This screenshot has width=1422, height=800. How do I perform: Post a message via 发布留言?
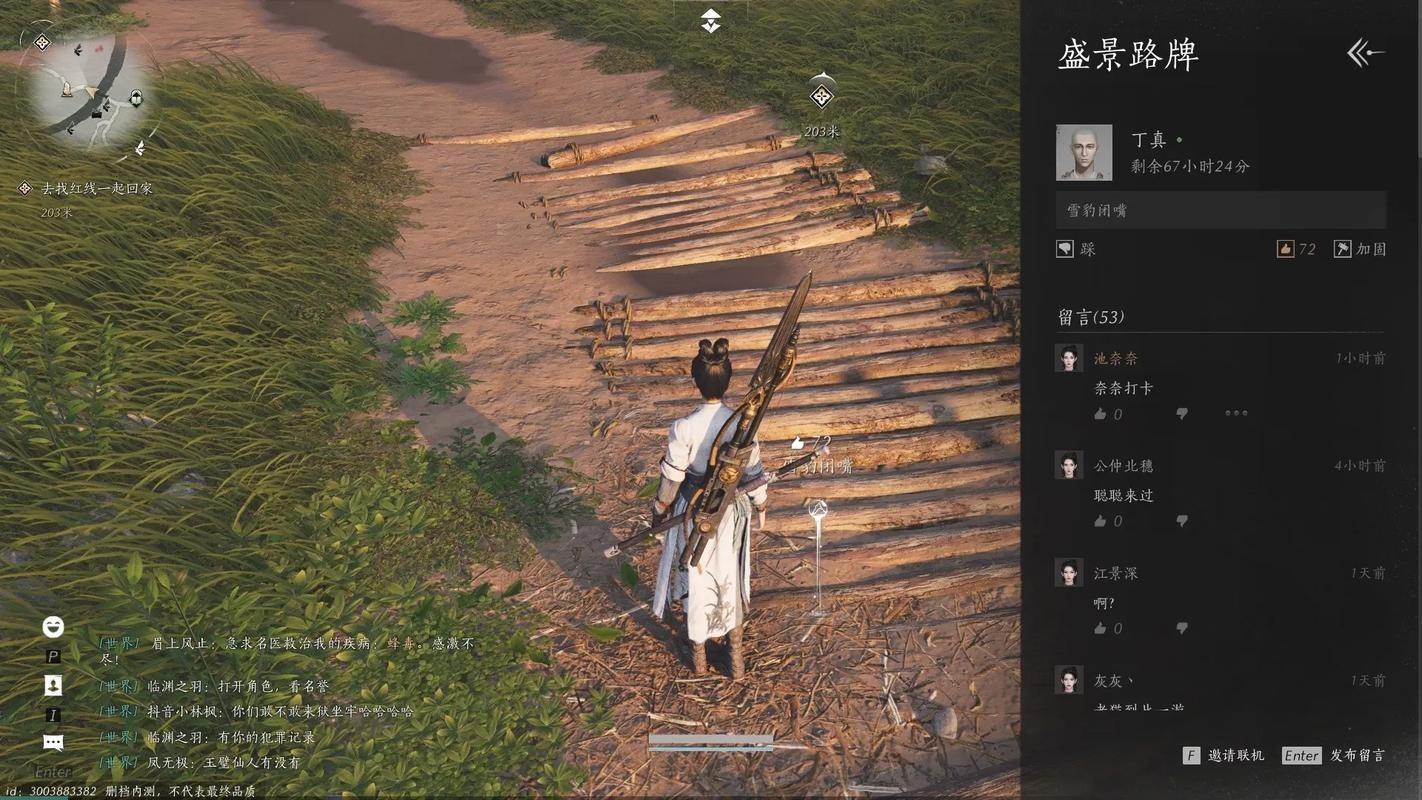[1334, 756]
